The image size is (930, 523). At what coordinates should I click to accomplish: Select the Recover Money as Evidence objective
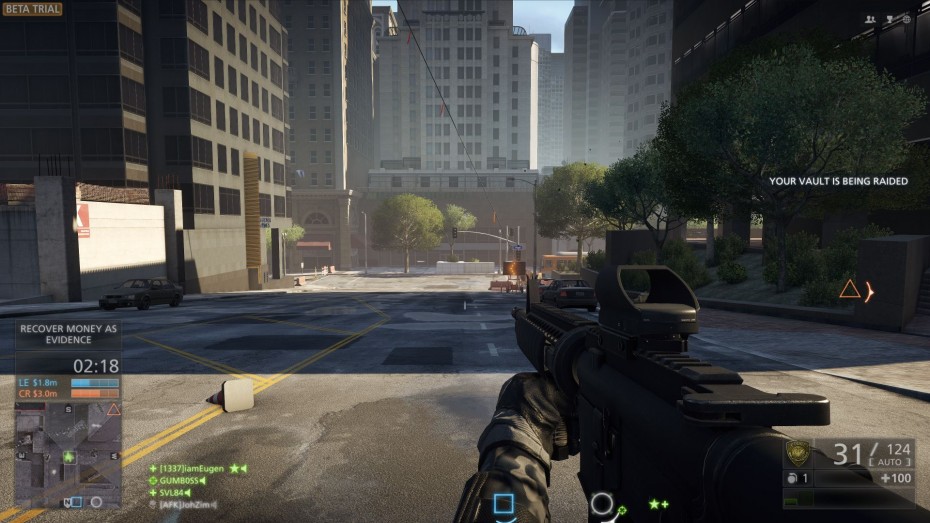tap(69, 334)
